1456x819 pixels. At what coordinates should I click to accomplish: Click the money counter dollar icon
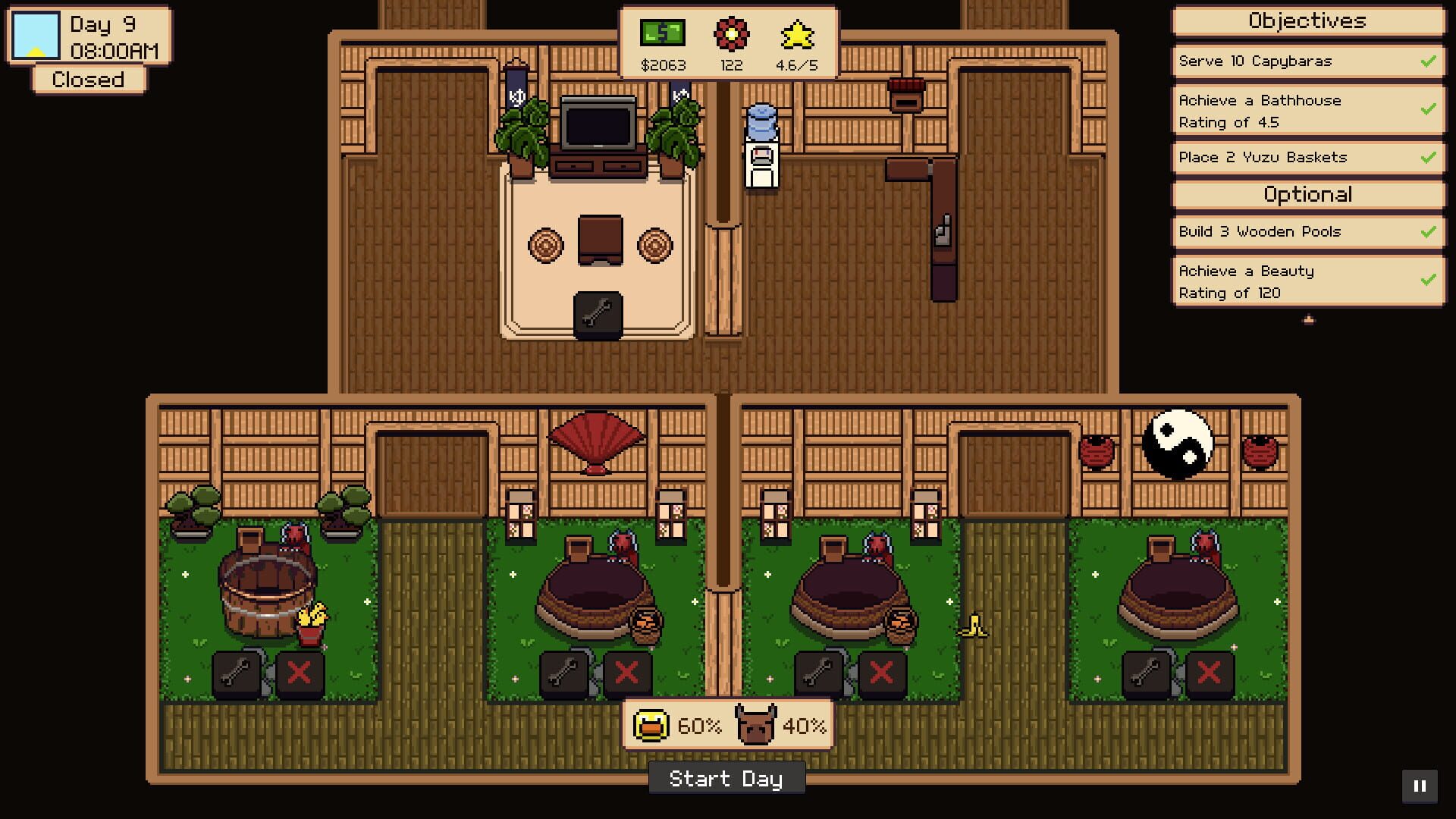pos(661,32)
